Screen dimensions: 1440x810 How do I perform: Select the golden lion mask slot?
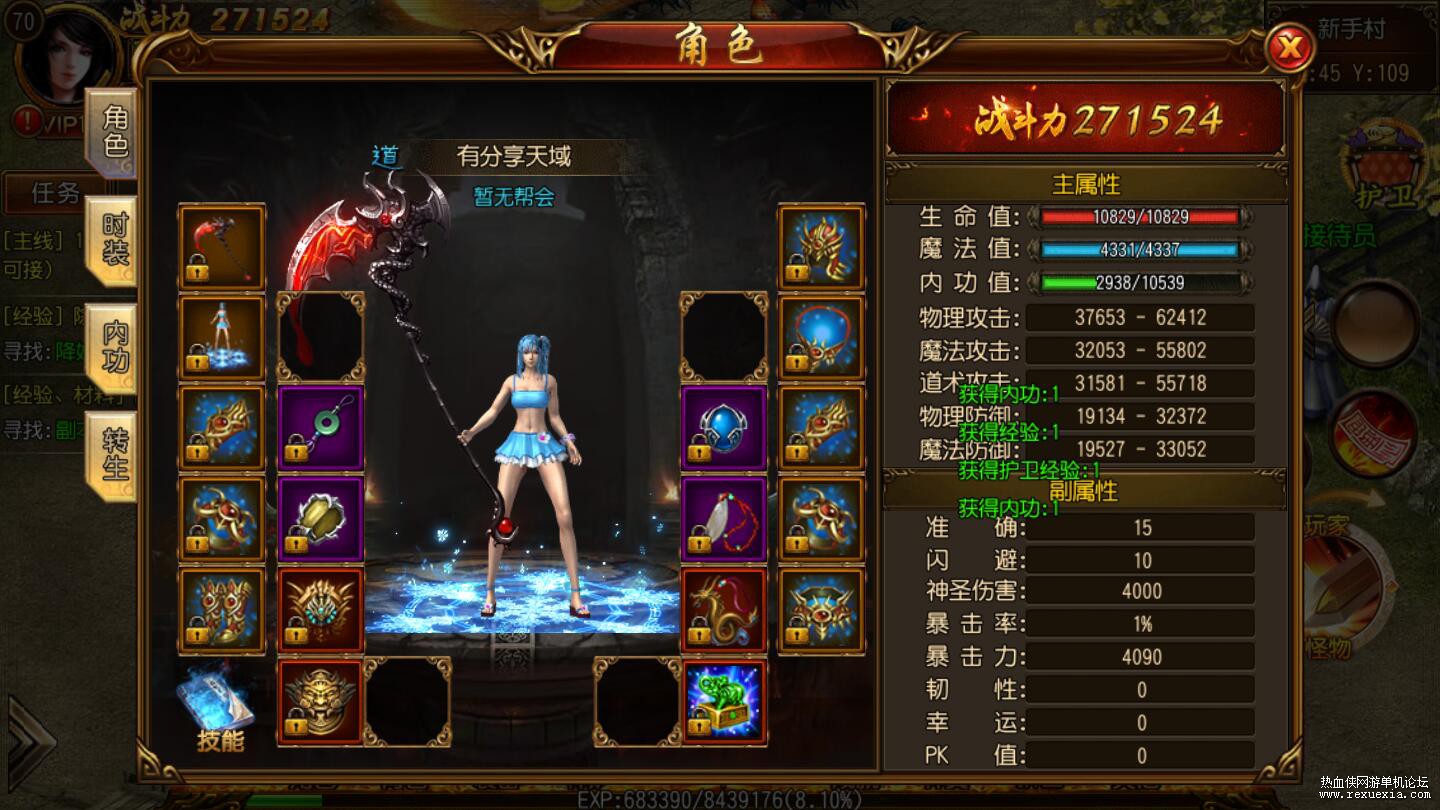click(x=320, y=702)
